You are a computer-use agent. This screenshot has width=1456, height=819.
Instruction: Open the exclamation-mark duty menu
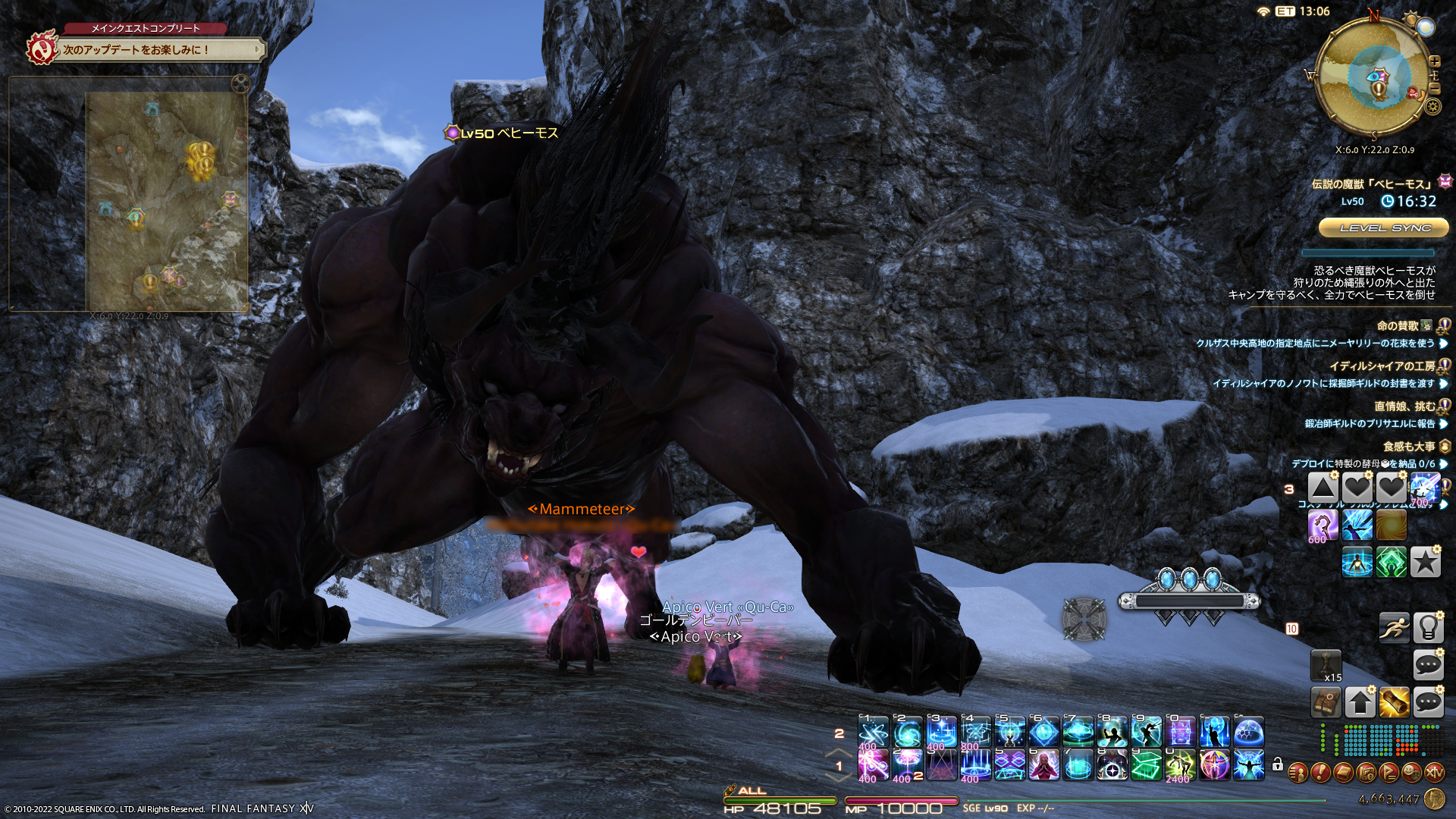pyautogui.click(x=1320, y=773)
